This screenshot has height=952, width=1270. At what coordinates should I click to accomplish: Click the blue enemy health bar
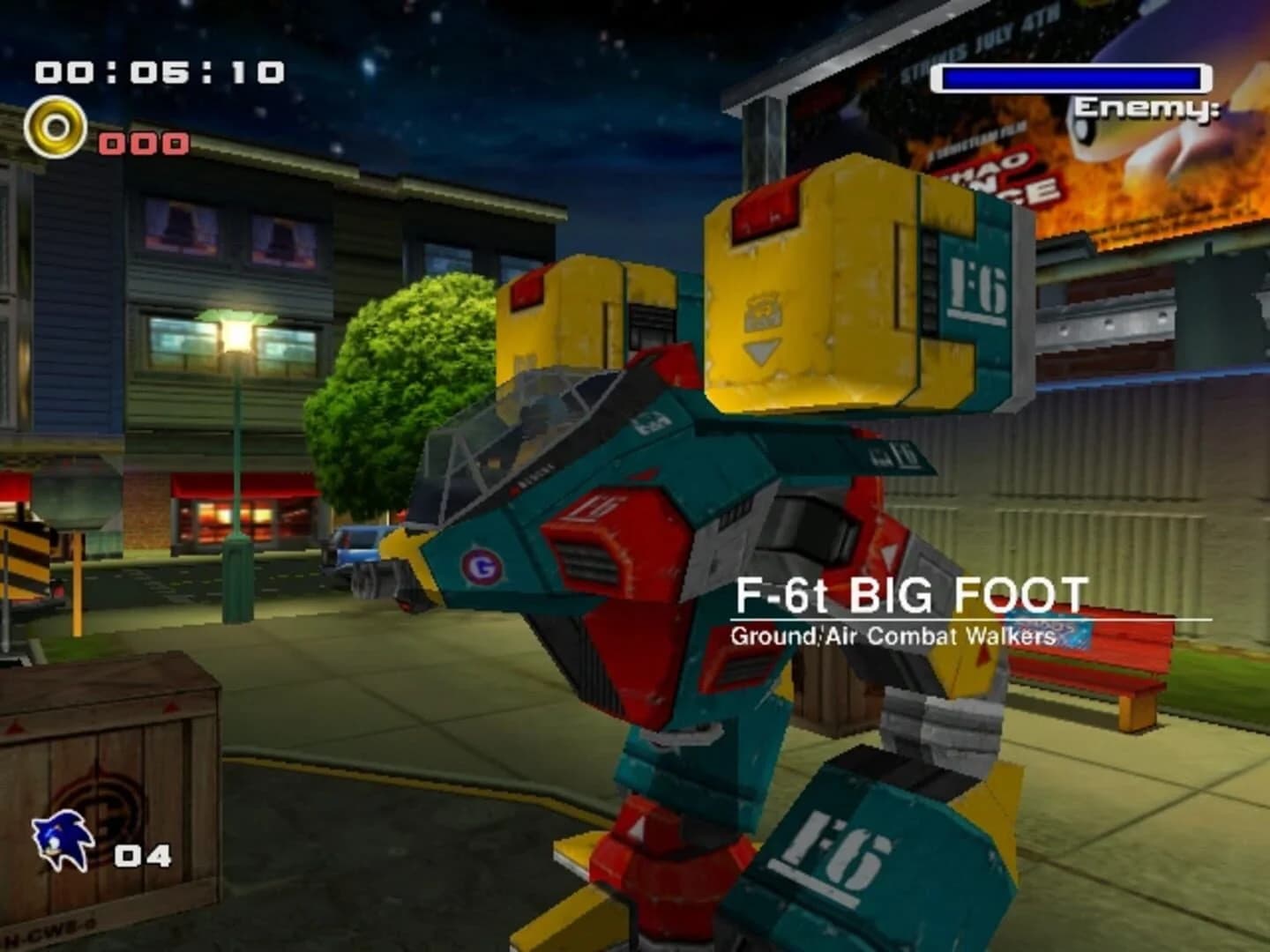click(1072, 78)
